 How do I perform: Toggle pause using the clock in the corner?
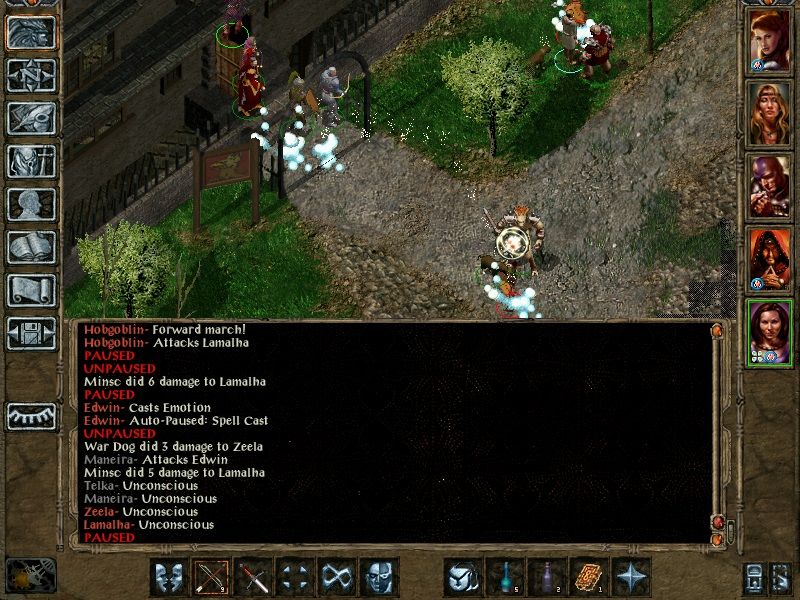click(x=30, y=575)
